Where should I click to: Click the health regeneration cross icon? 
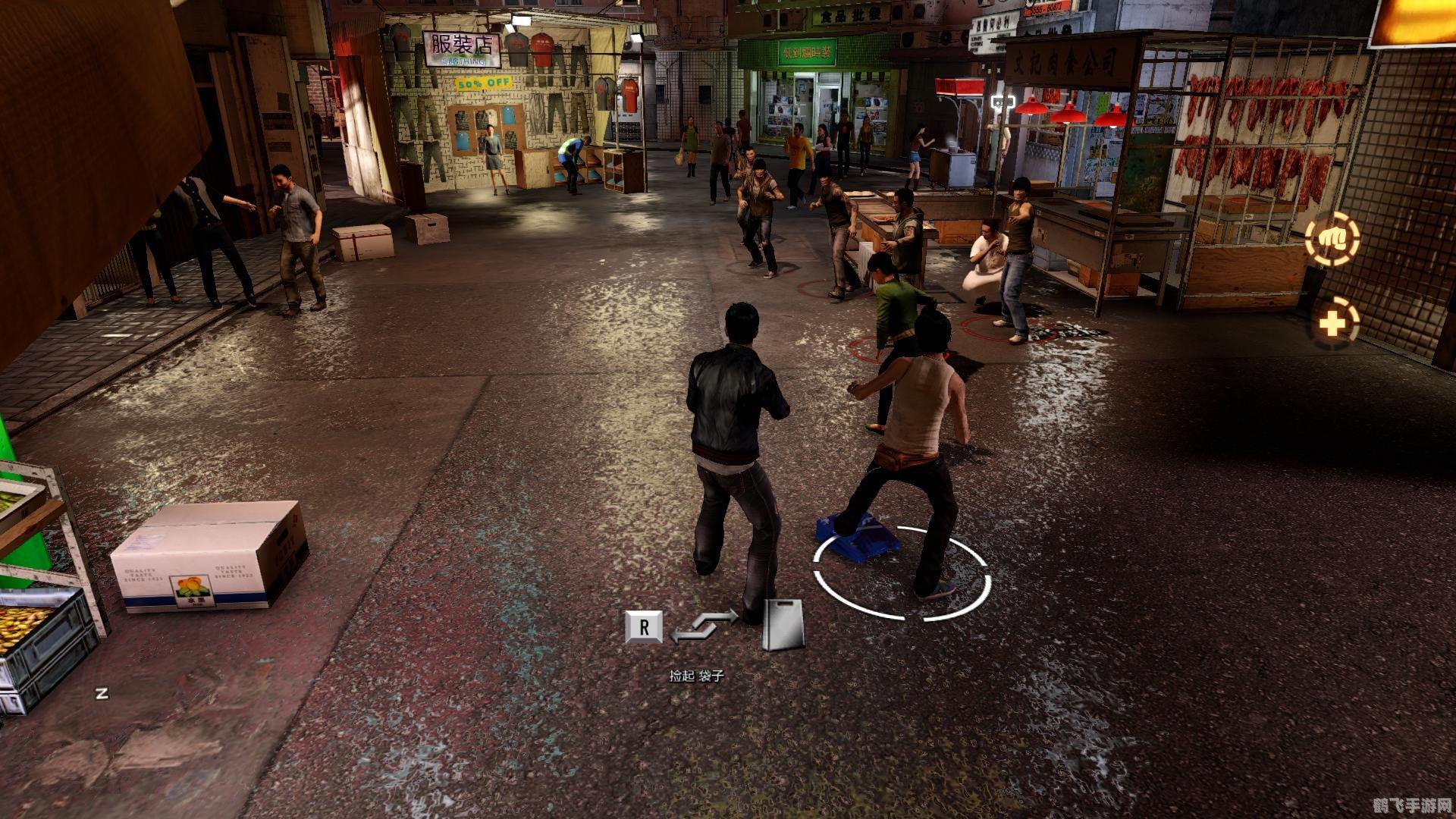[1332, 324]
